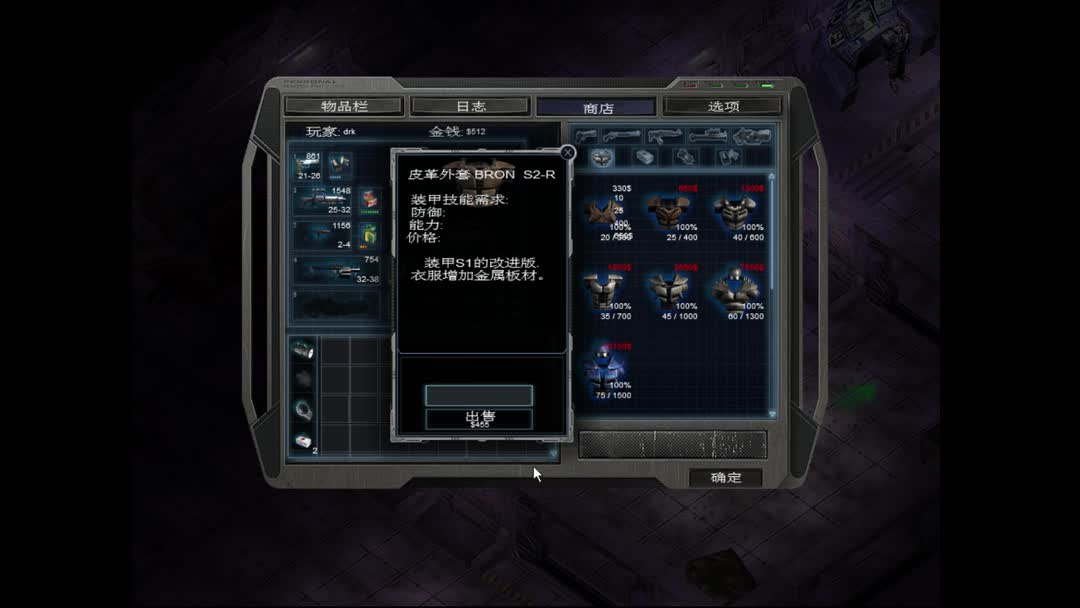Pick the 35 / 700 armor in shop
This screenshot has height=608, width=1080.
(605, 292)
